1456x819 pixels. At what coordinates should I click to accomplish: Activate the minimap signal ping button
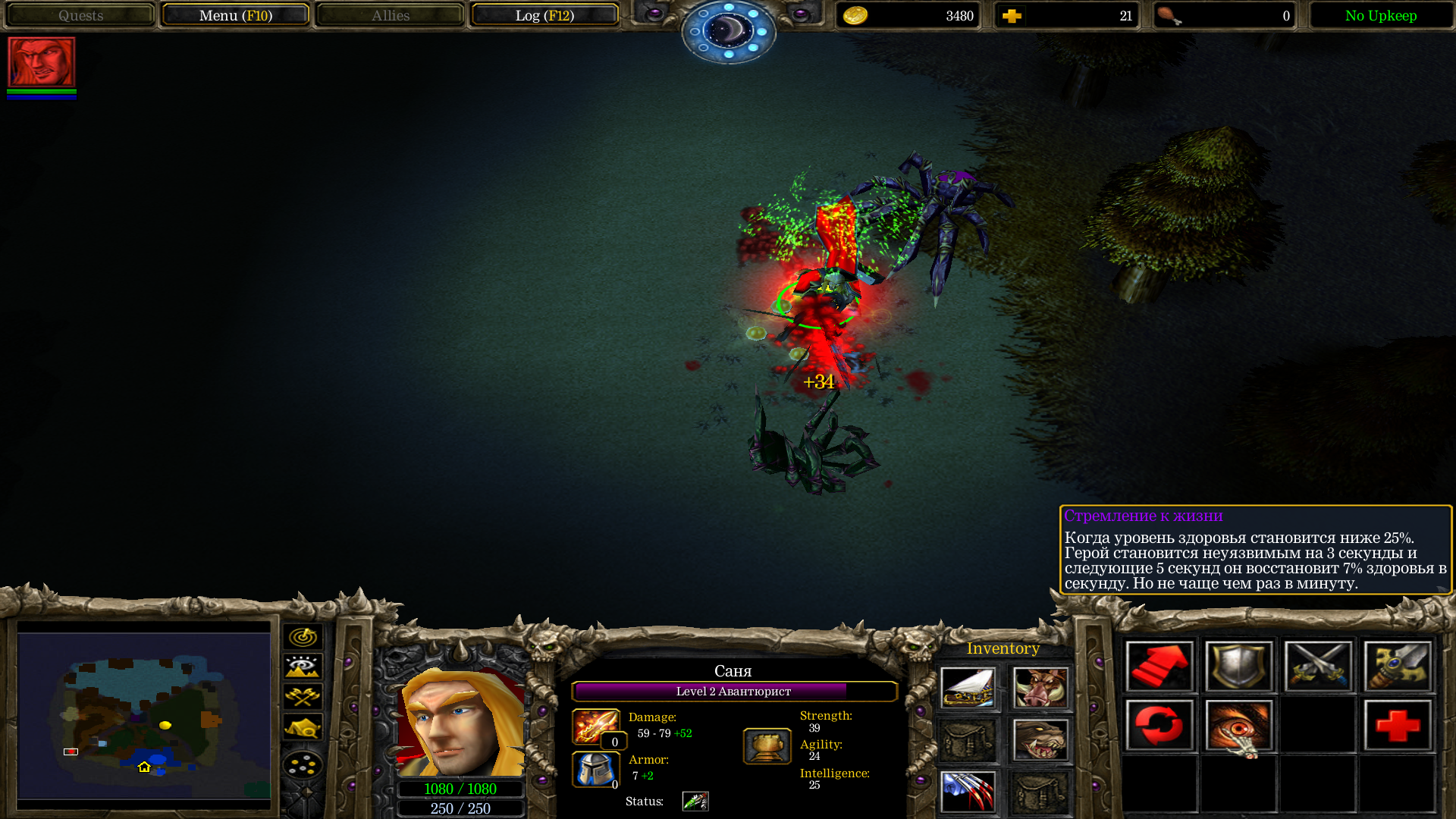[x=303, y=637]
